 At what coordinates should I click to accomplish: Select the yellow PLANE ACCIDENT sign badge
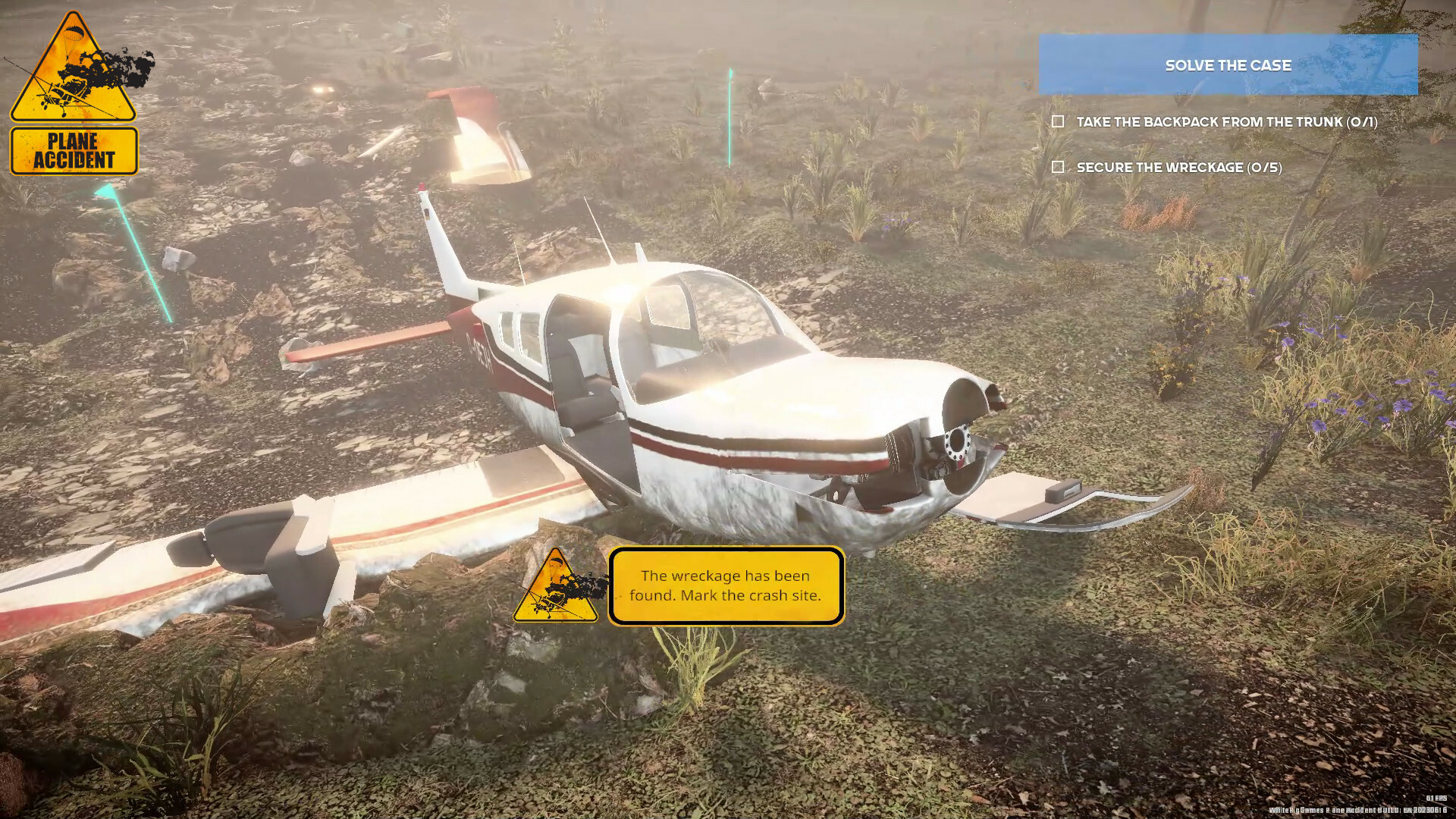(x=74, y=149)
